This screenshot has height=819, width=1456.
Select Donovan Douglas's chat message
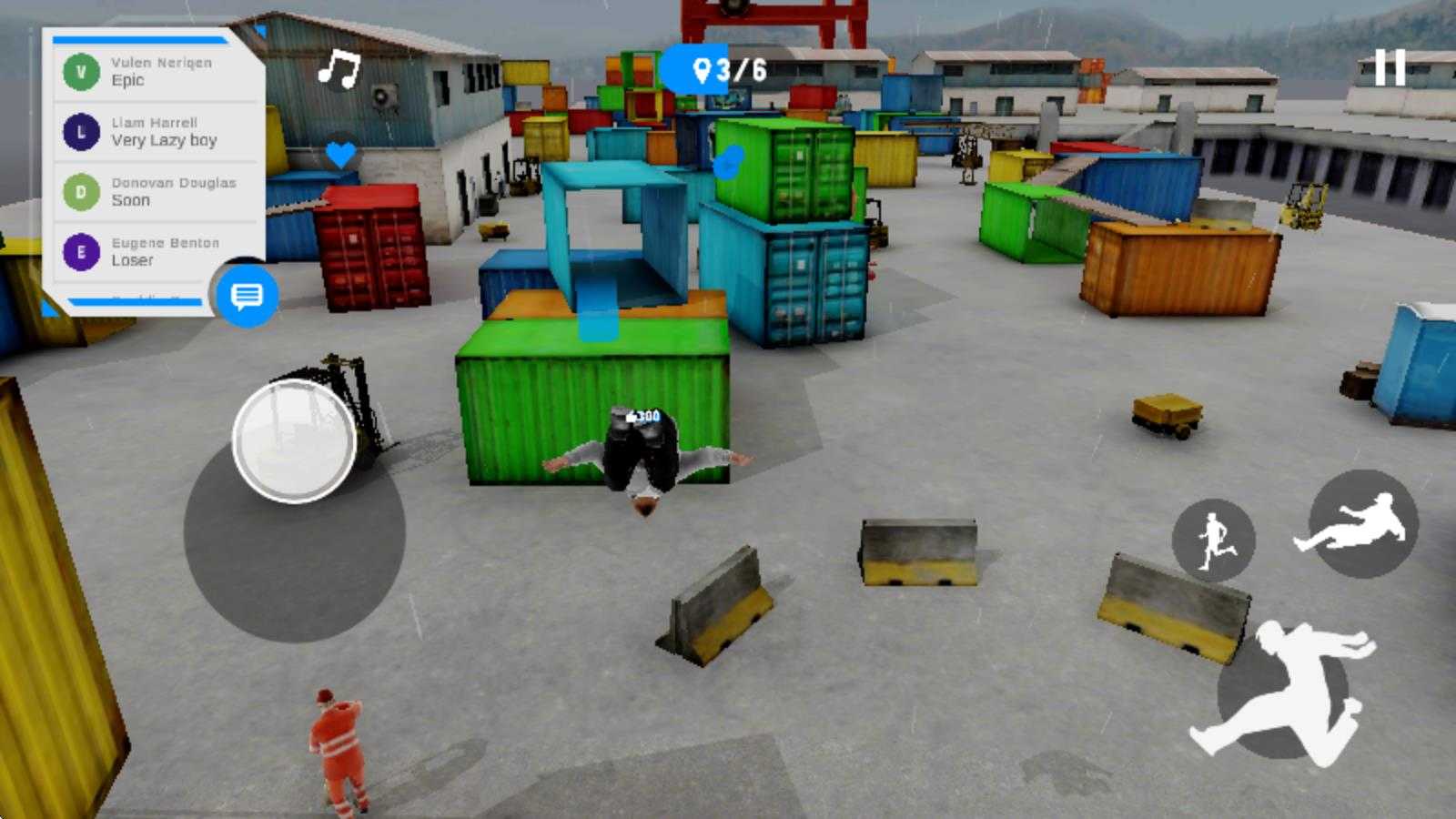155,192
